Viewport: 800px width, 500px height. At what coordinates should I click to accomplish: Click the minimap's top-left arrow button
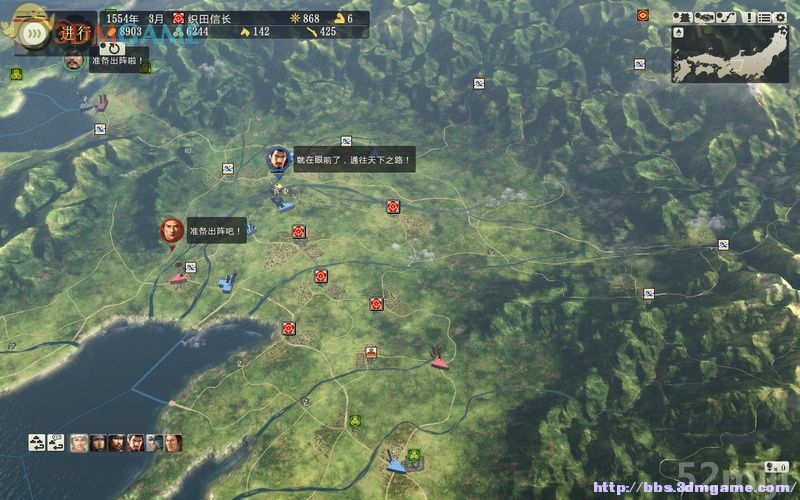(x=680, y=31)
